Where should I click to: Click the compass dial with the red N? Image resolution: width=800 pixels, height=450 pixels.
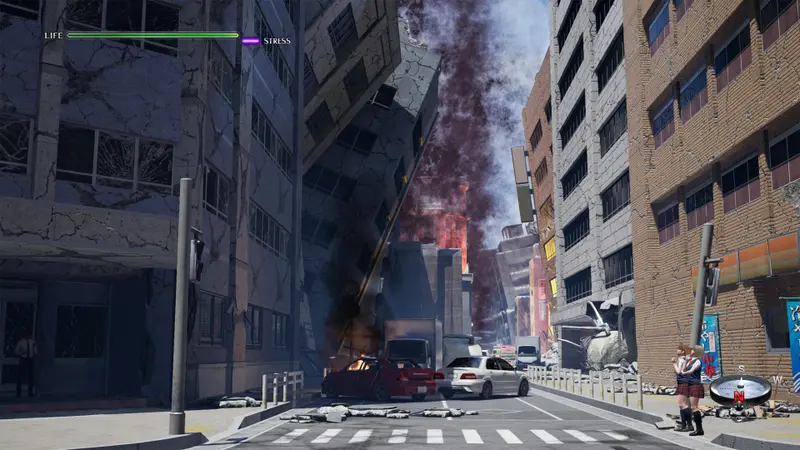pos(739,389)
